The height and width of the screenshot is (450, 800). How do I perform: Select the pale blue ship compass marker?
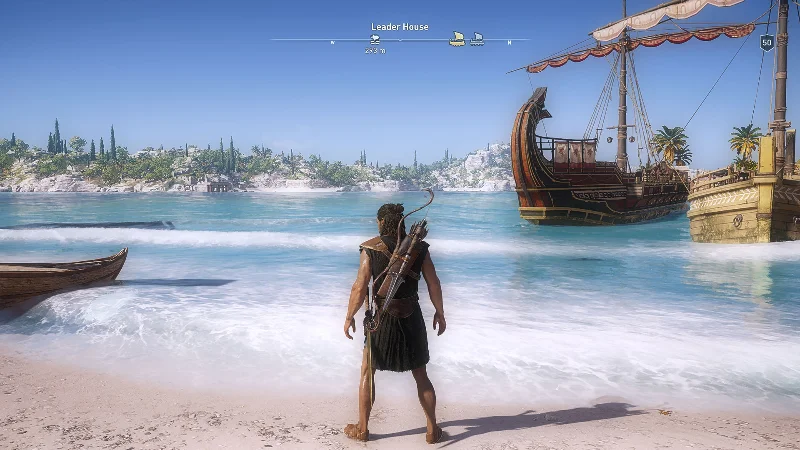[x=477, y=39]
